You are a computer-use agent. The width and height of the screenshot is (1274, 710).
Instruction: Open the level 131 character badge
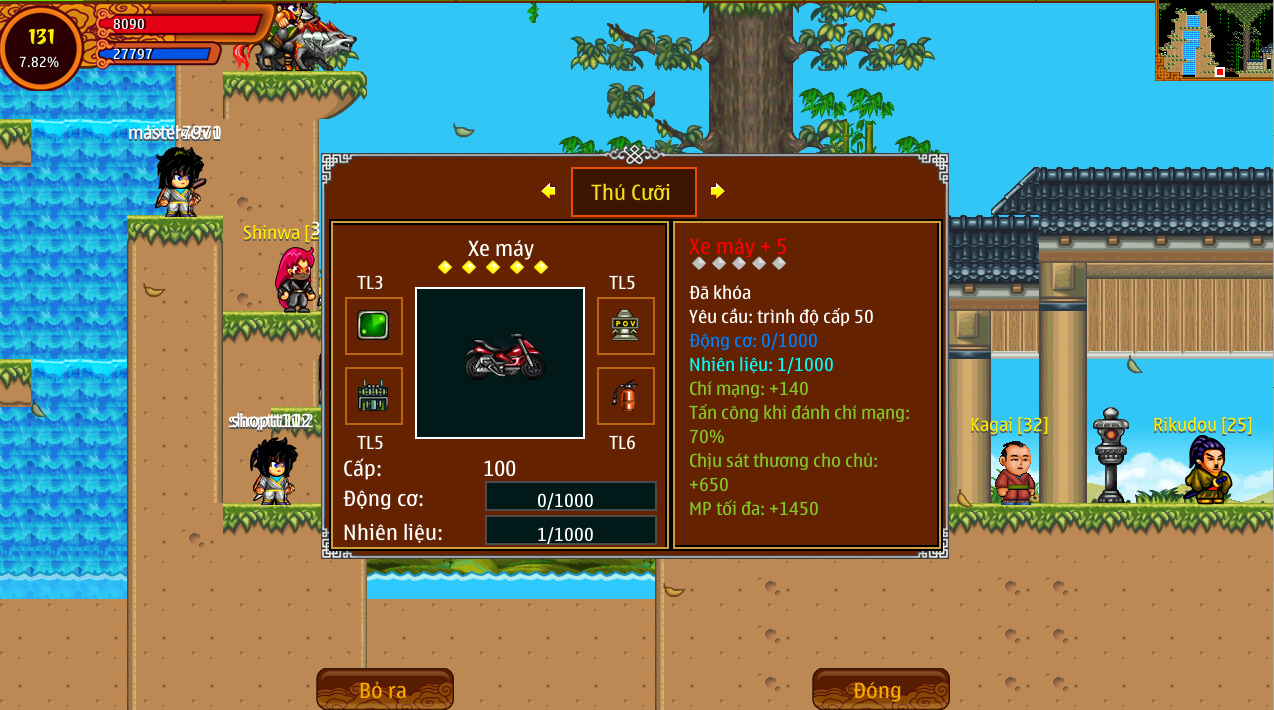pos(41,46)
